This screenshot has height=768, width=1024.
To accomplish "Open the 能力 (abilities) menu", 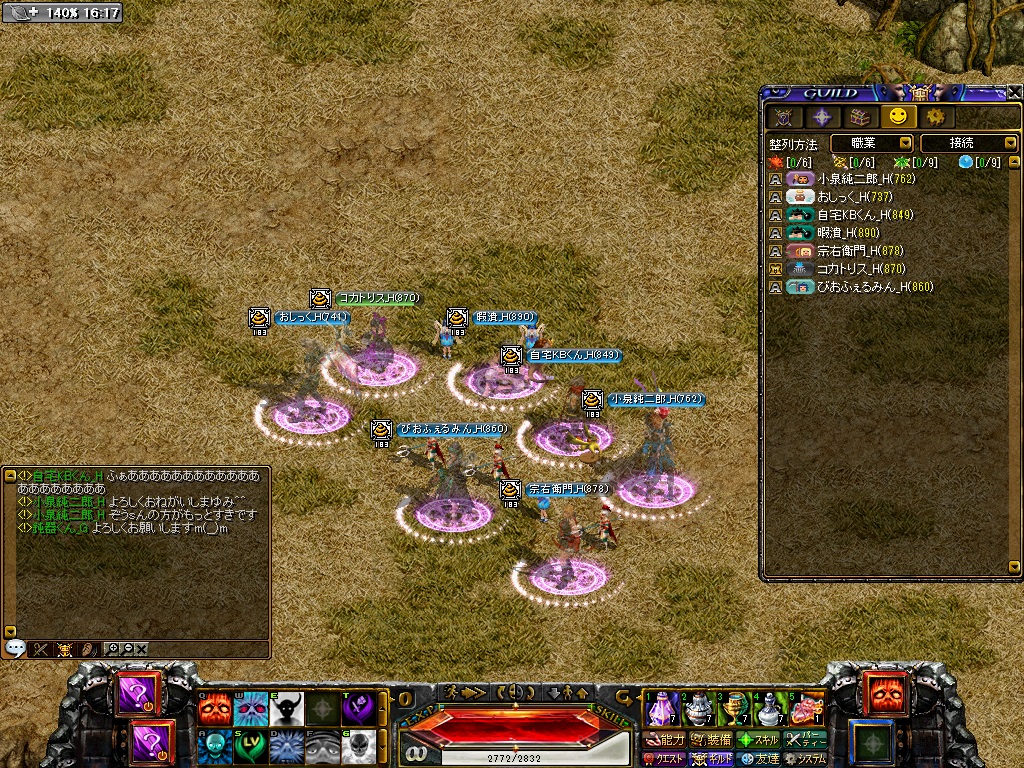I will 665,740.
